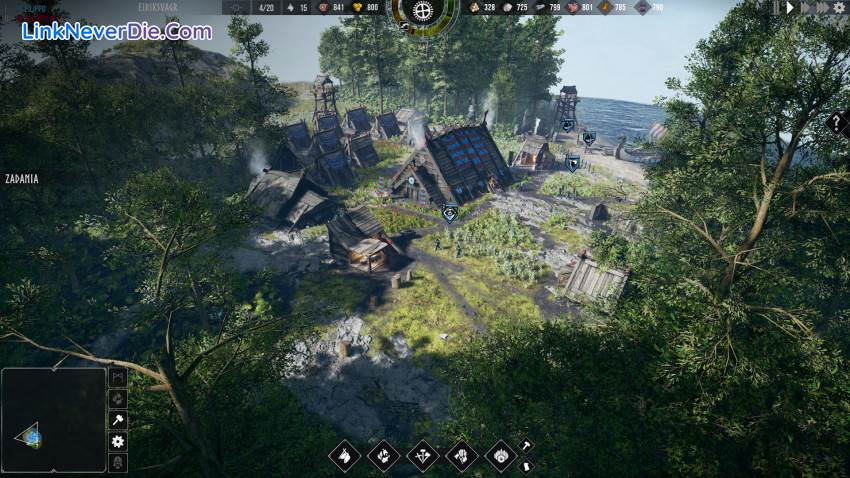Choose the horse head diamond category
The width and height of the screenshot is (850, 478).
(344, 456)
